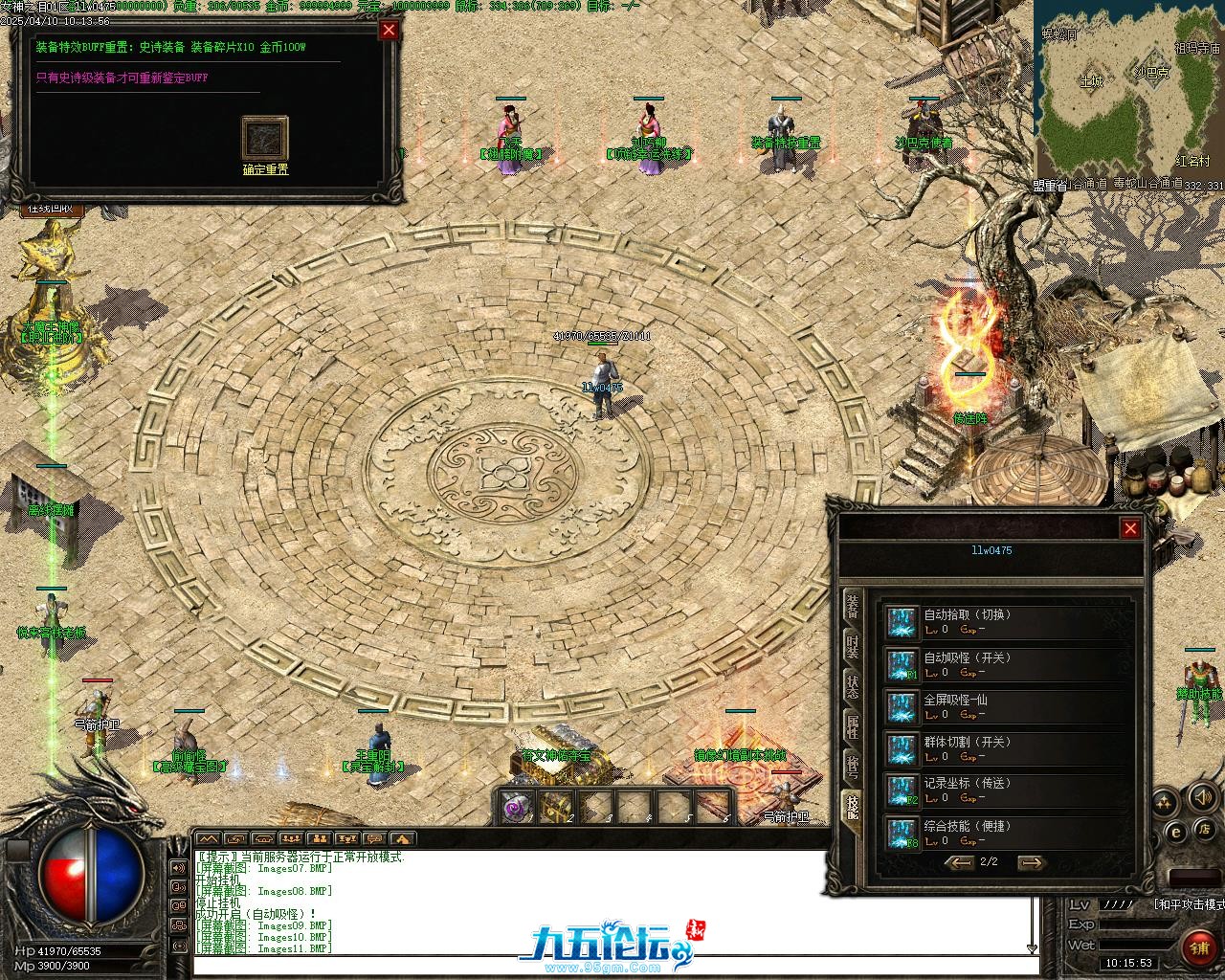Switch to the 装备 equipment tab
Viewport: 1225px width, 980px height.
point(852,608)
